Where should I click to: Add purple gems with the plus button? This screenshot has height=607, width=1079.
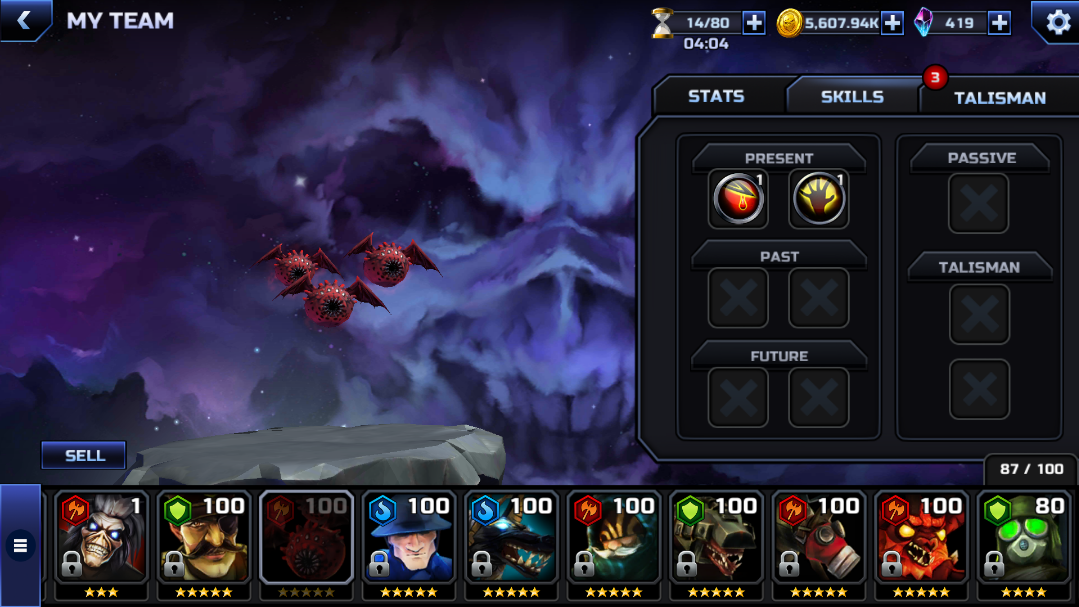click(x=999, y=23)
